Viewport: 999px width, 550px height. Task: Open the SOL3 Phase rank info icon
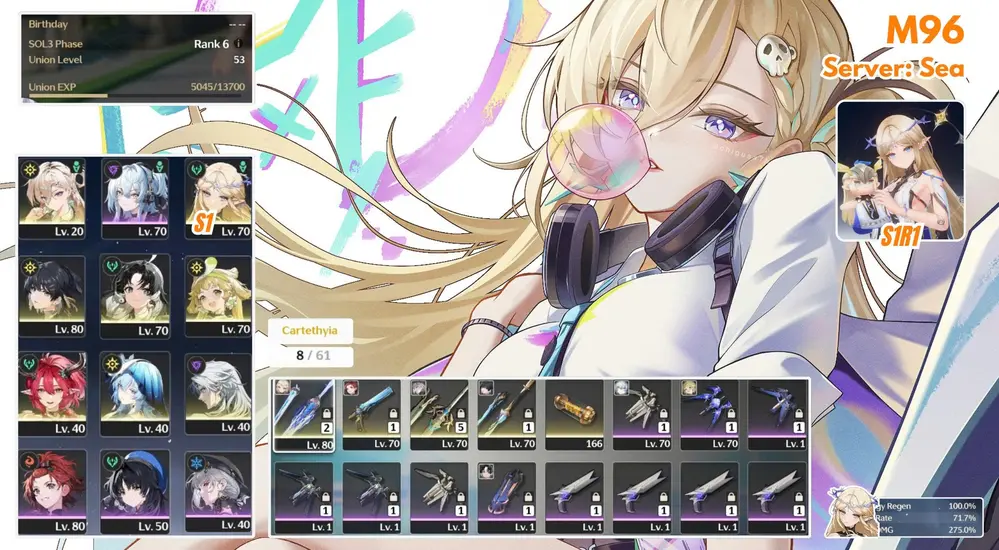(238, 44)
